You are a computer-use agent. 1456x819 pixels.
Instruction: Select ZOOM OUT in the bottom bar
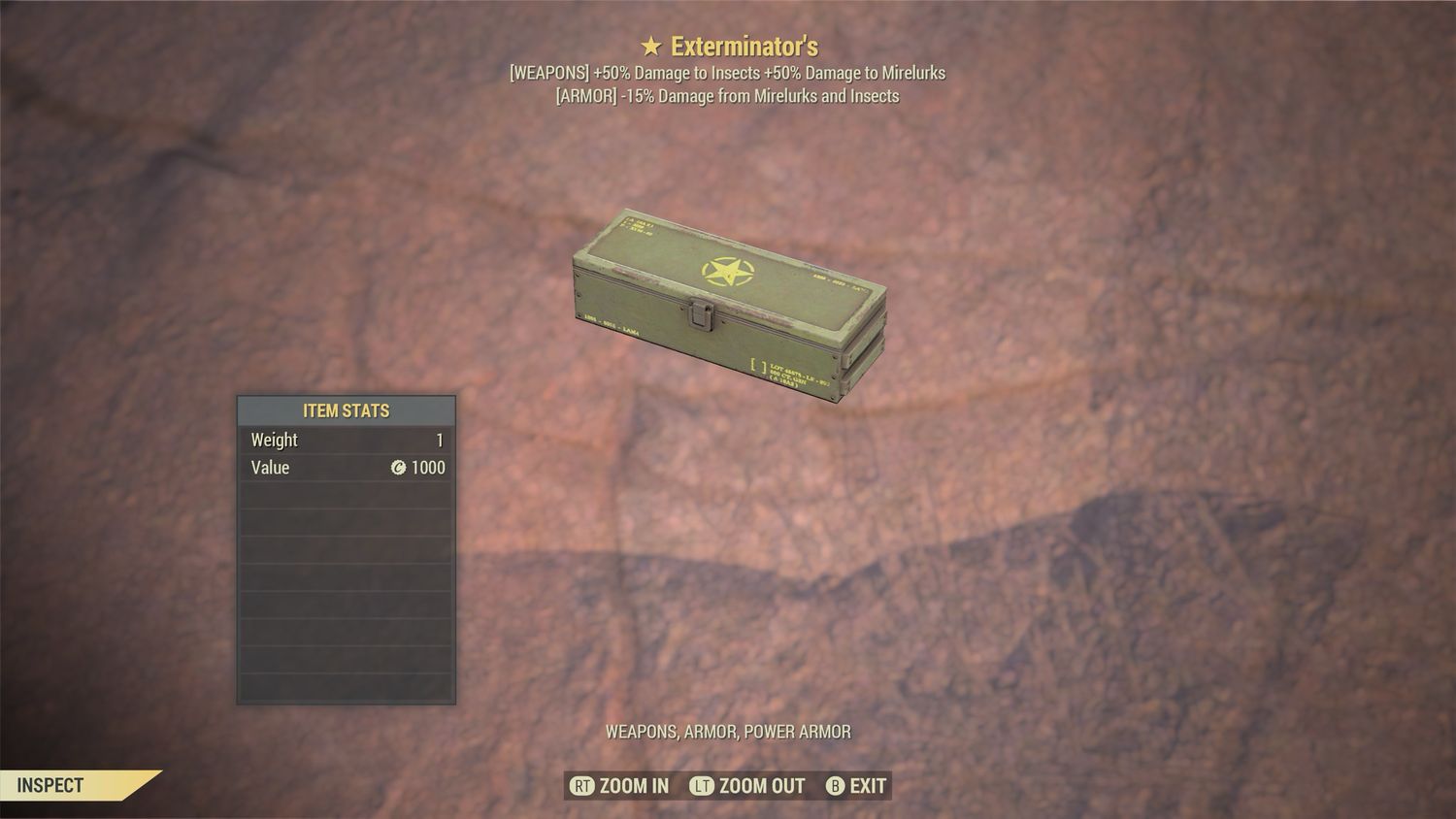761,786
